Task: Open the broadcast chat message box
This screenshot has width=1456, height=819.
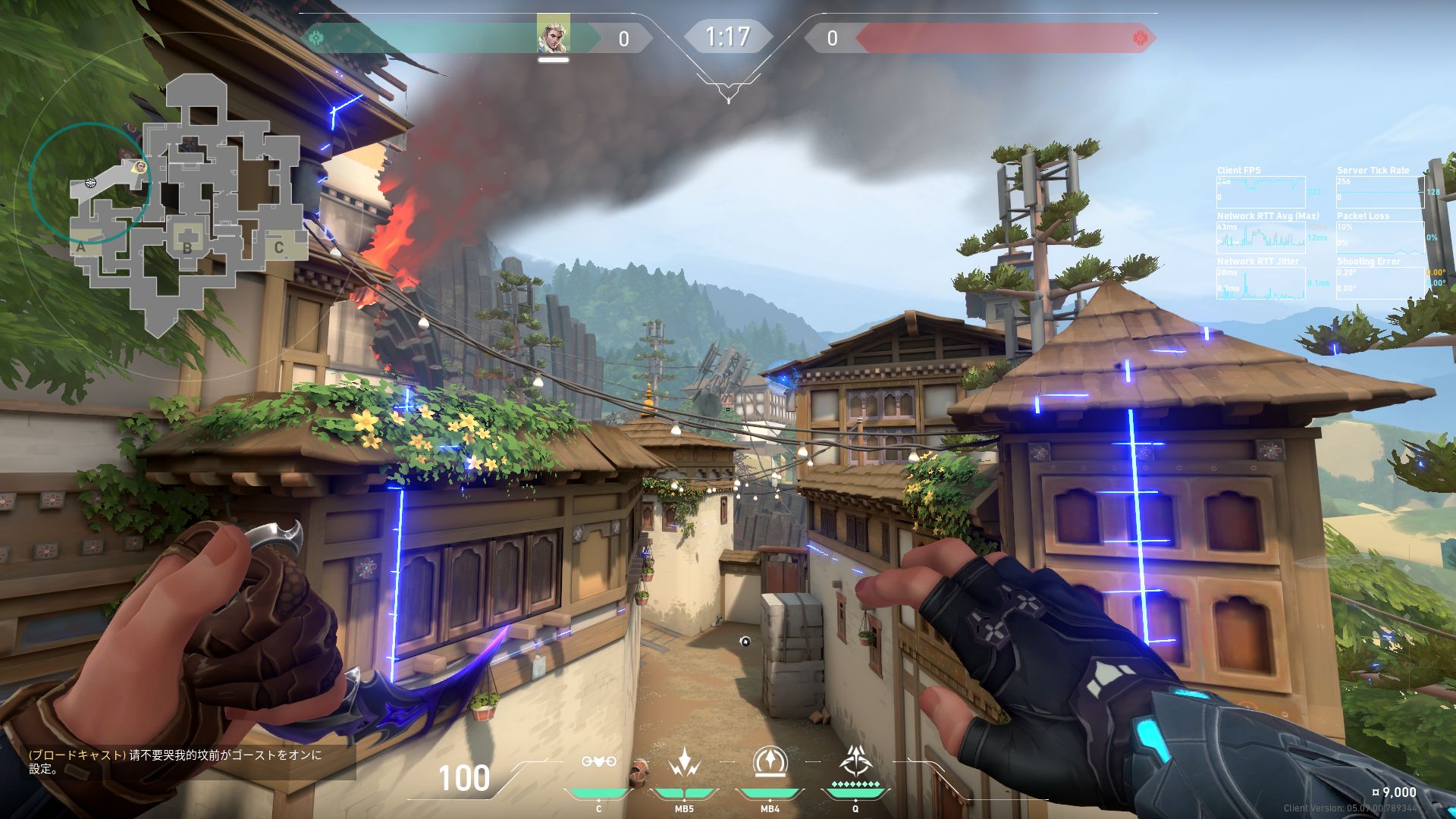Action: (x=182, y=761)
